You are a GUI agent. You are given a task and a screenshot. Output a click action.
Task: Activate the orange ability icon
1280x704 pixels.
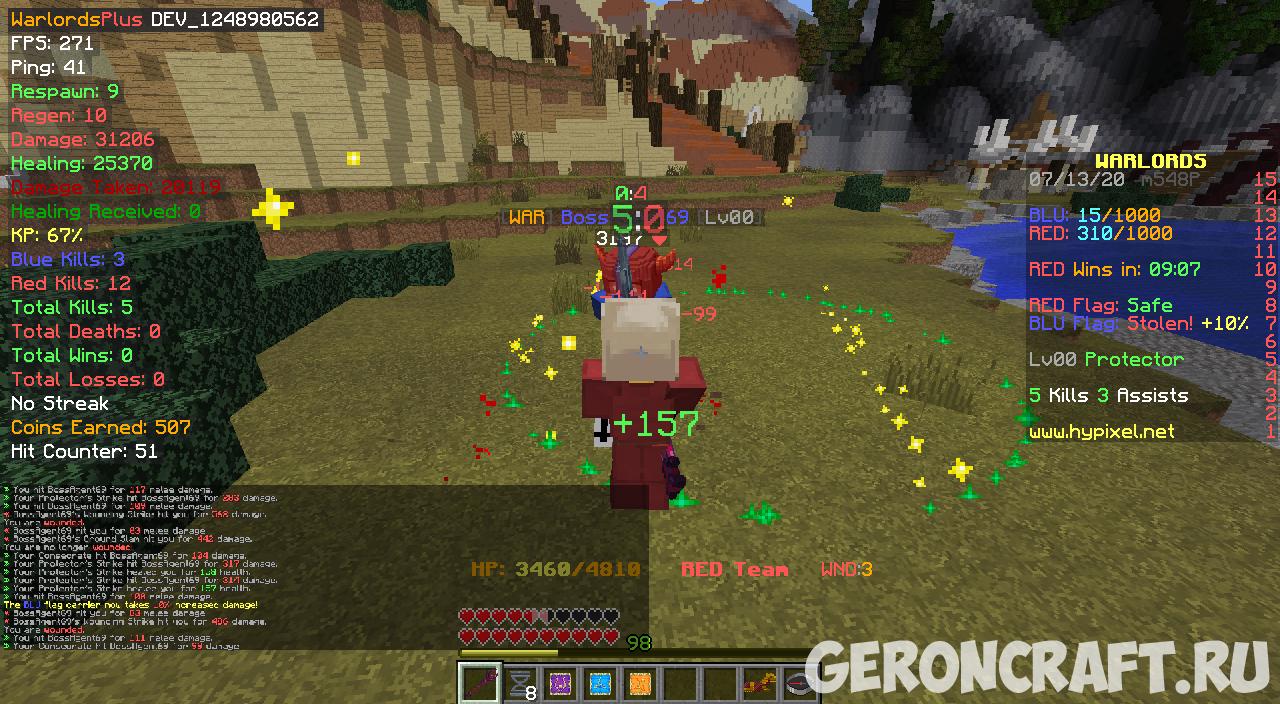tap(640, 684)
